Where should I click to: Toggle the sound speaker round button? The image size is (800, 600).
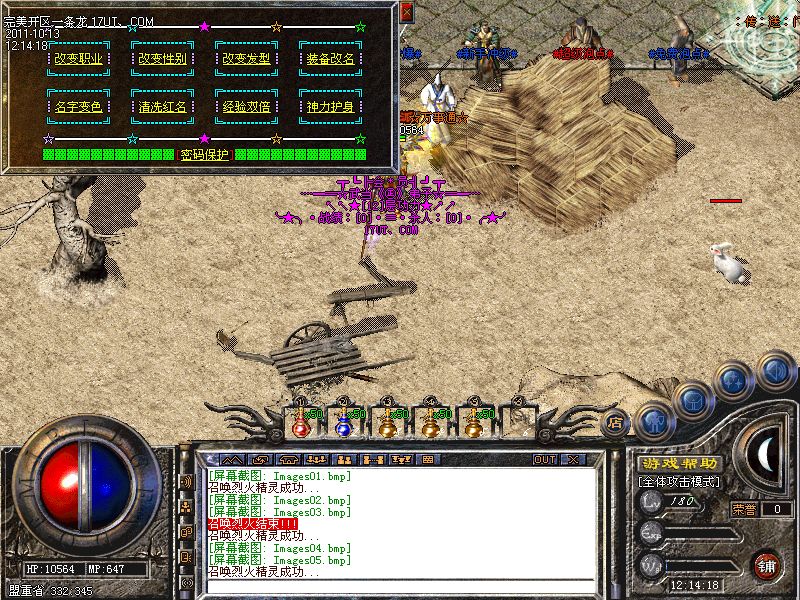click(x=775, y=370)
